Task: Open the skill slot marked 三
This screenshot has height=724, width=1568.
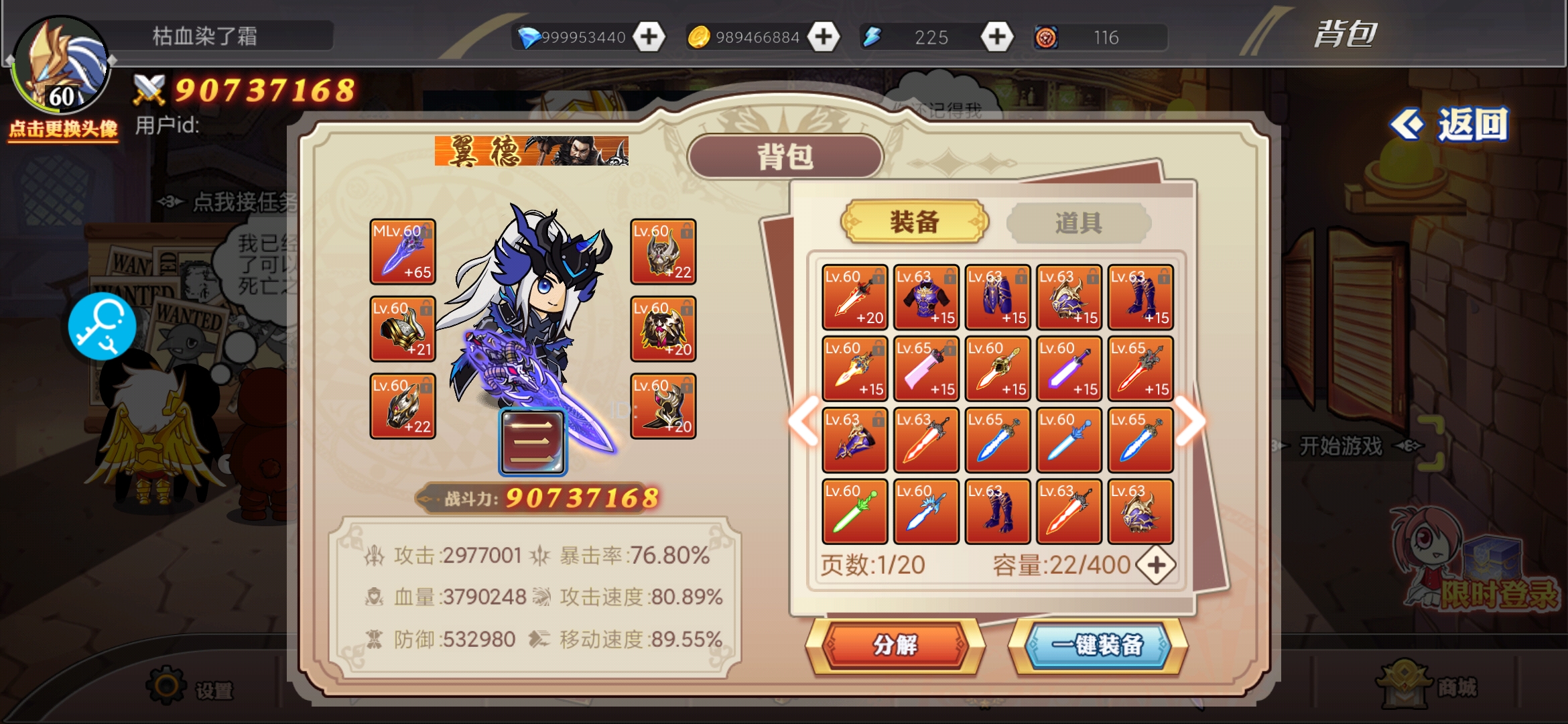Action: pyautogui.click(x=533, y=442)
